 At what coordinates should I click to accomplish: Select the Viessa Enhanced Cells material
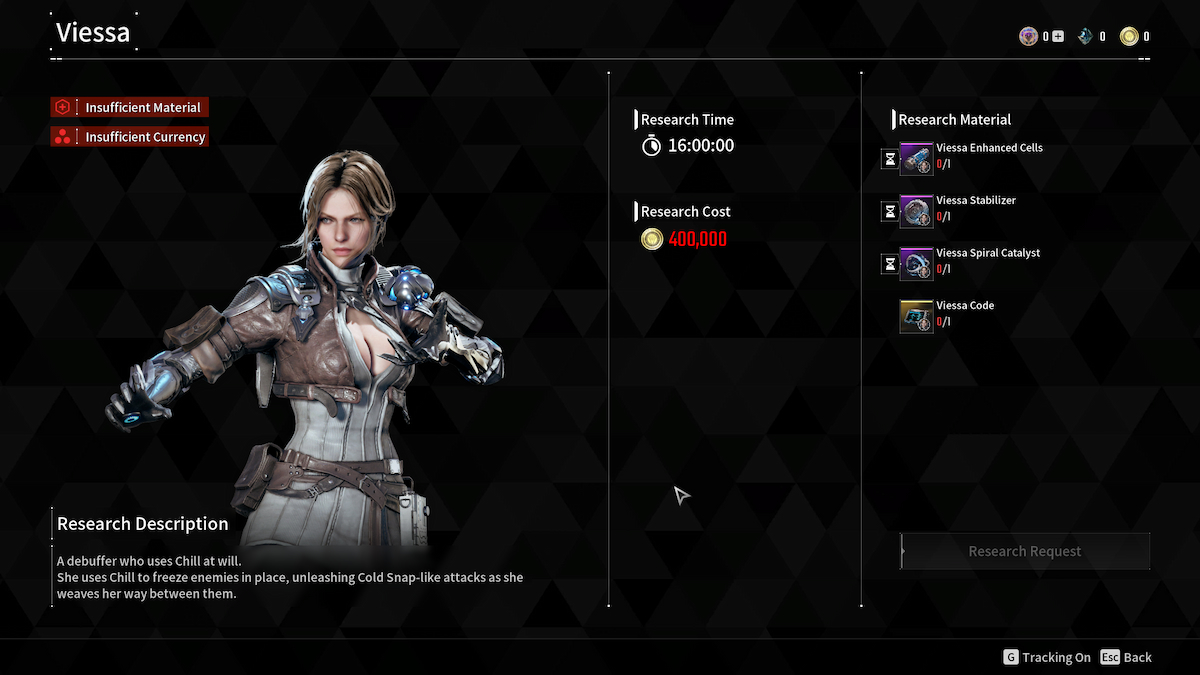[x=916, y=159]
